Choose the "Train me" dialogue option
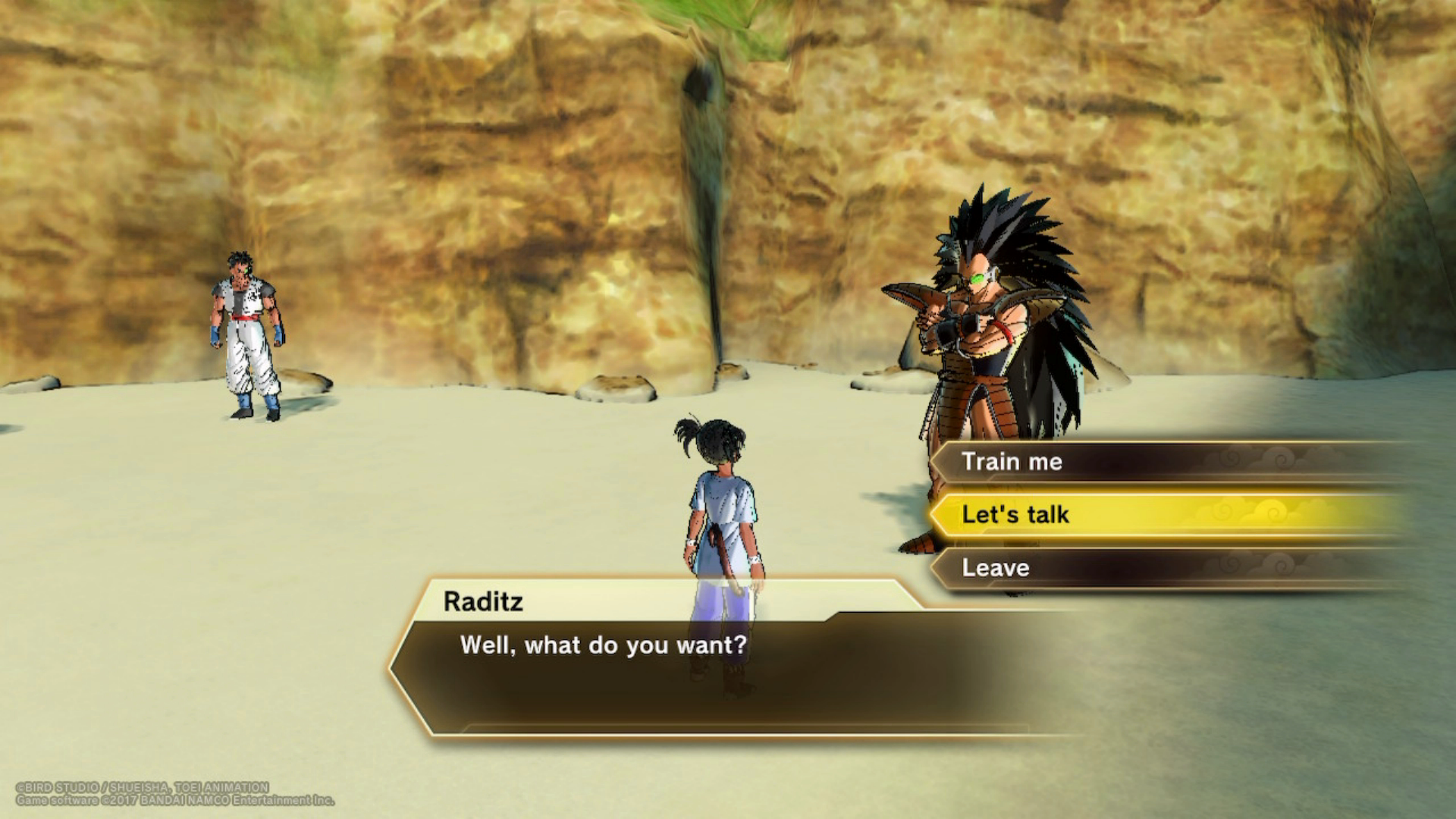The height and width of the screenshot is (819, 1456). tap(1012, 462)
